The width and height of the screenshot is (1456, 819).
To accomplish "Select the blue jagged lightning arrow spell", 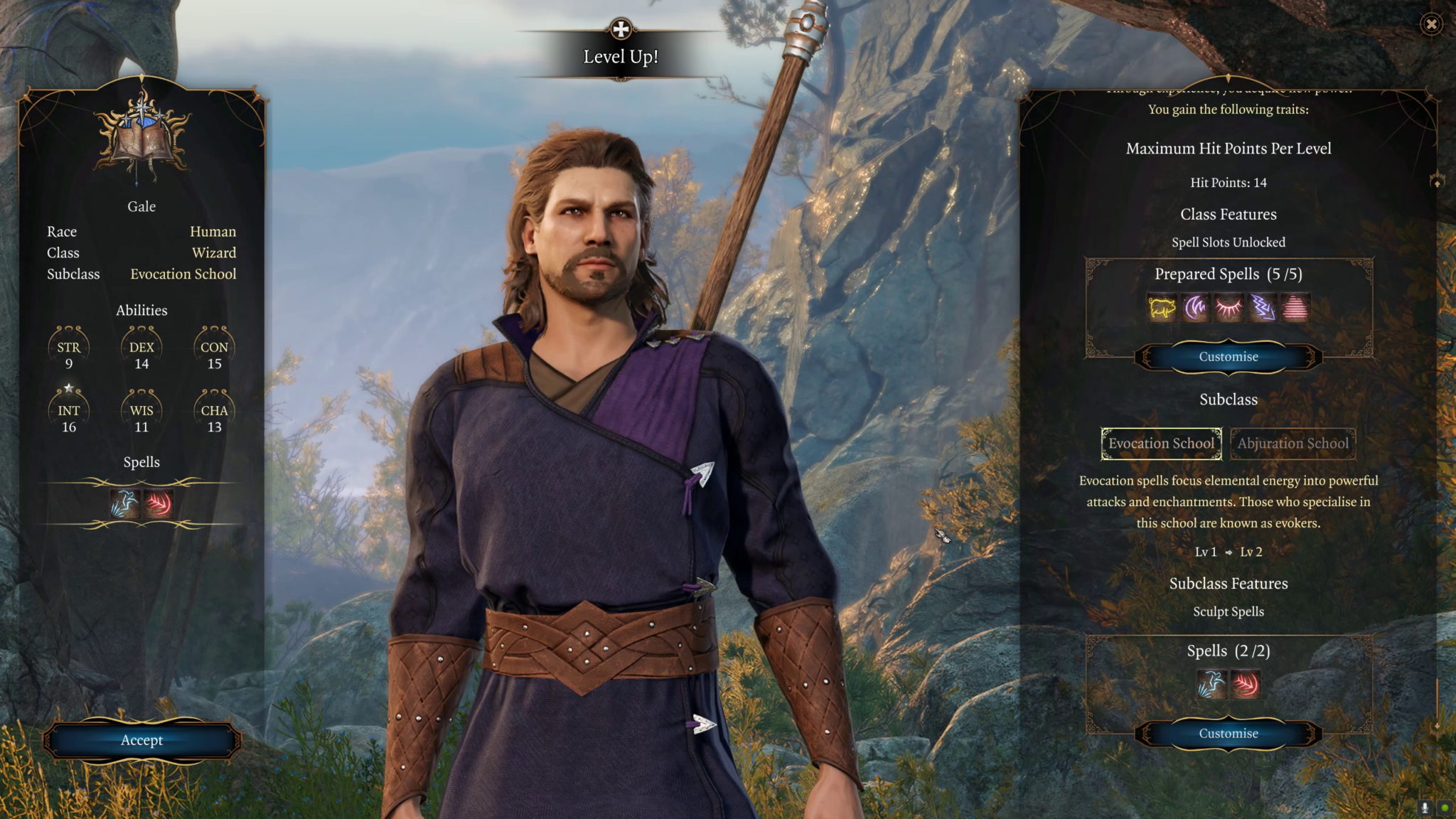I will coord(1262,309).
